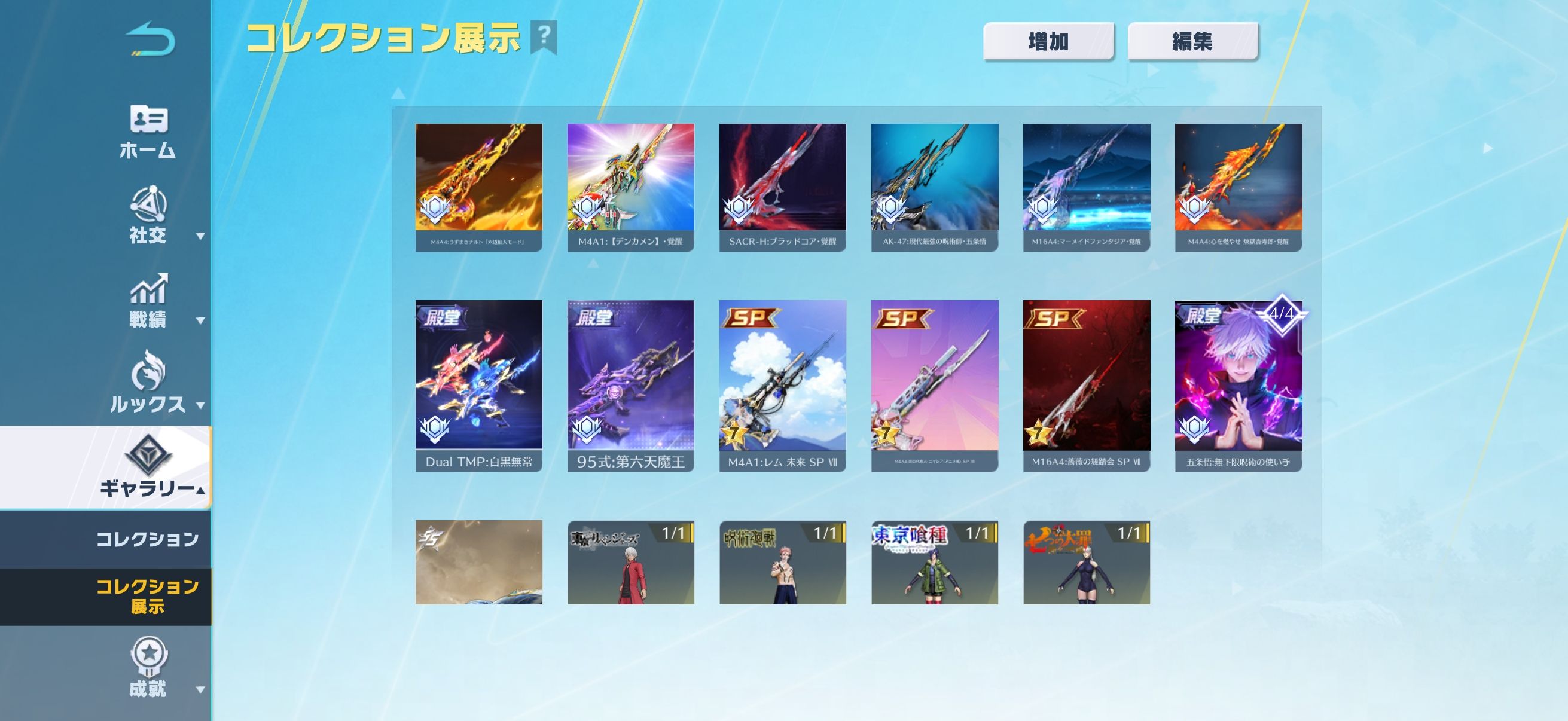This screenshot has width=1568, height=721.
Task: Open the ホーム sidebar menu
Action: pos(148,132)
